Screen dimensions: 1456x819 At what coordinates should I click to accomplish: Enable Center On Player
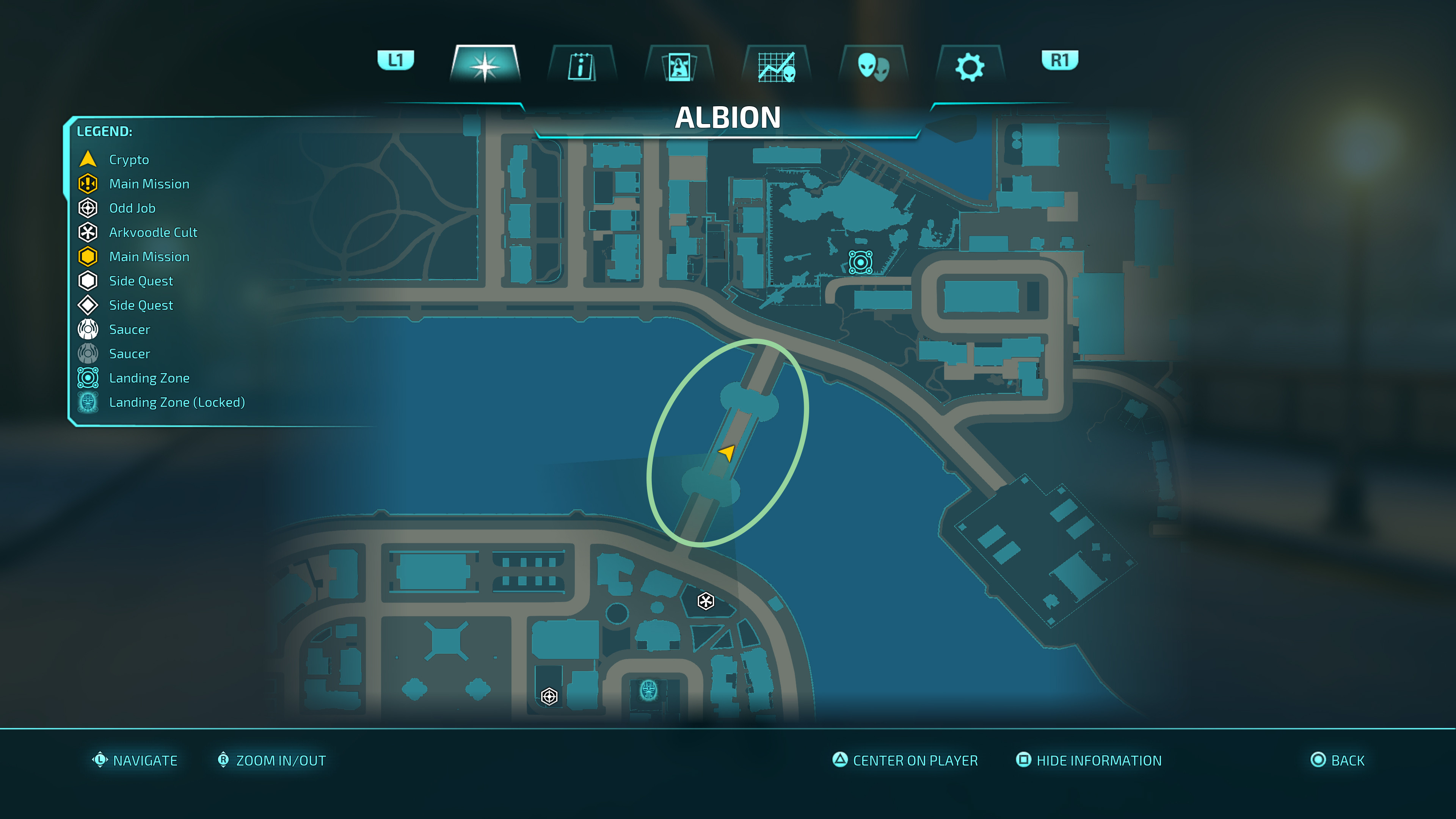point(904,760)
